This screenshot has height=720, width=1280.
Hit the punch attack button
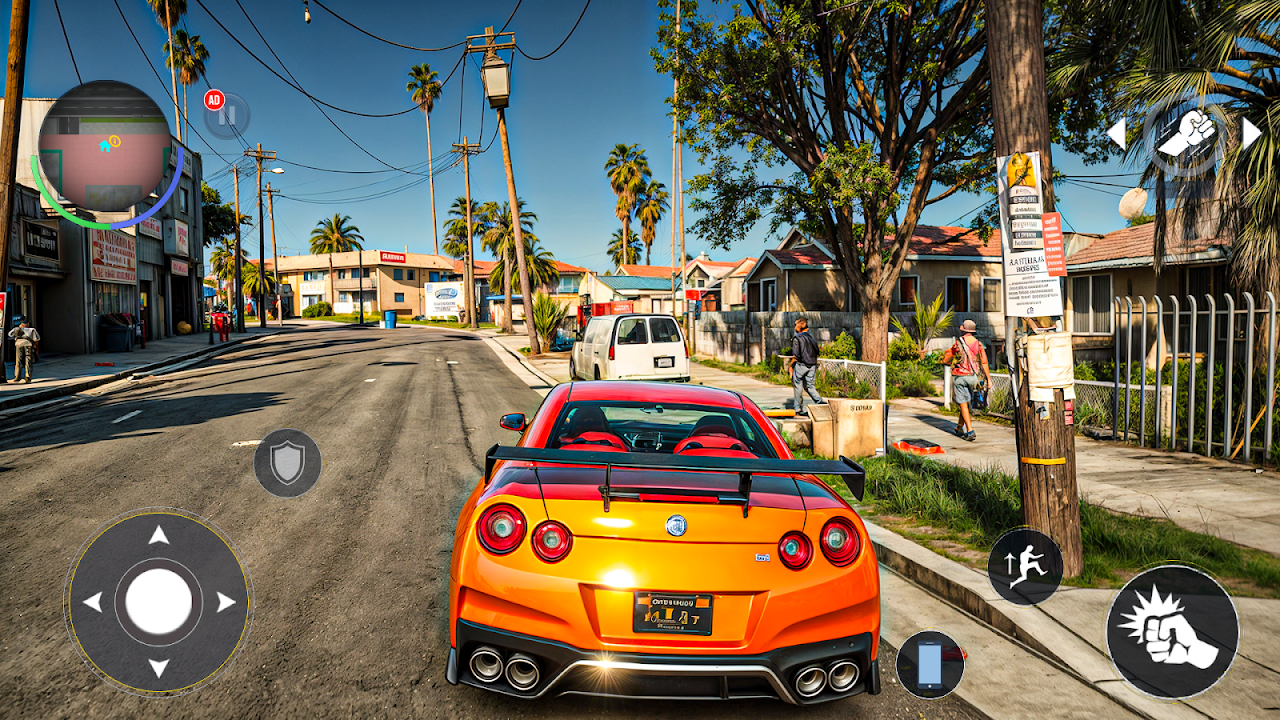(x=1172, y=631)
